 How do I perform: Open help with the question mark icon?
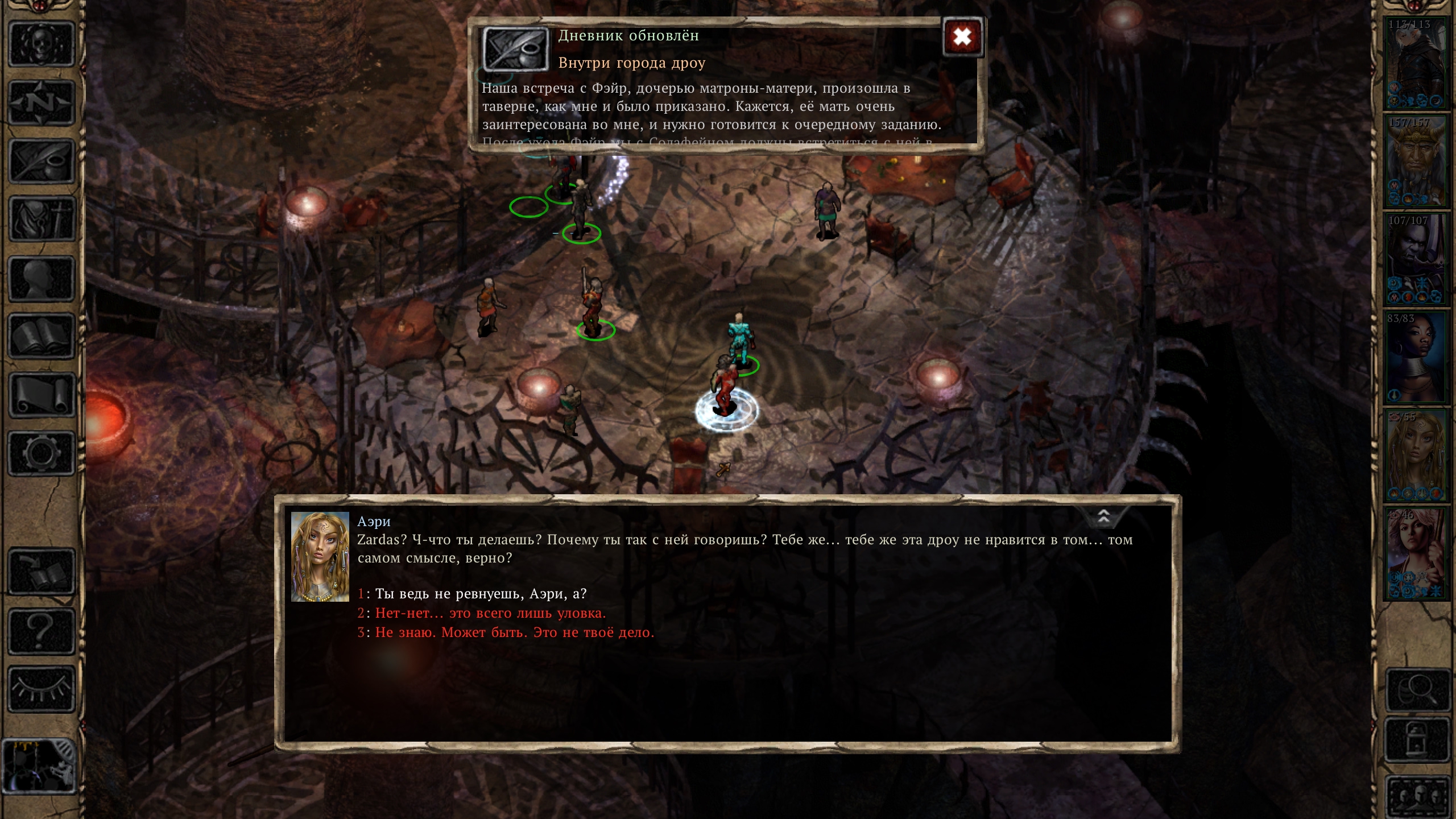tap(42, 631)
